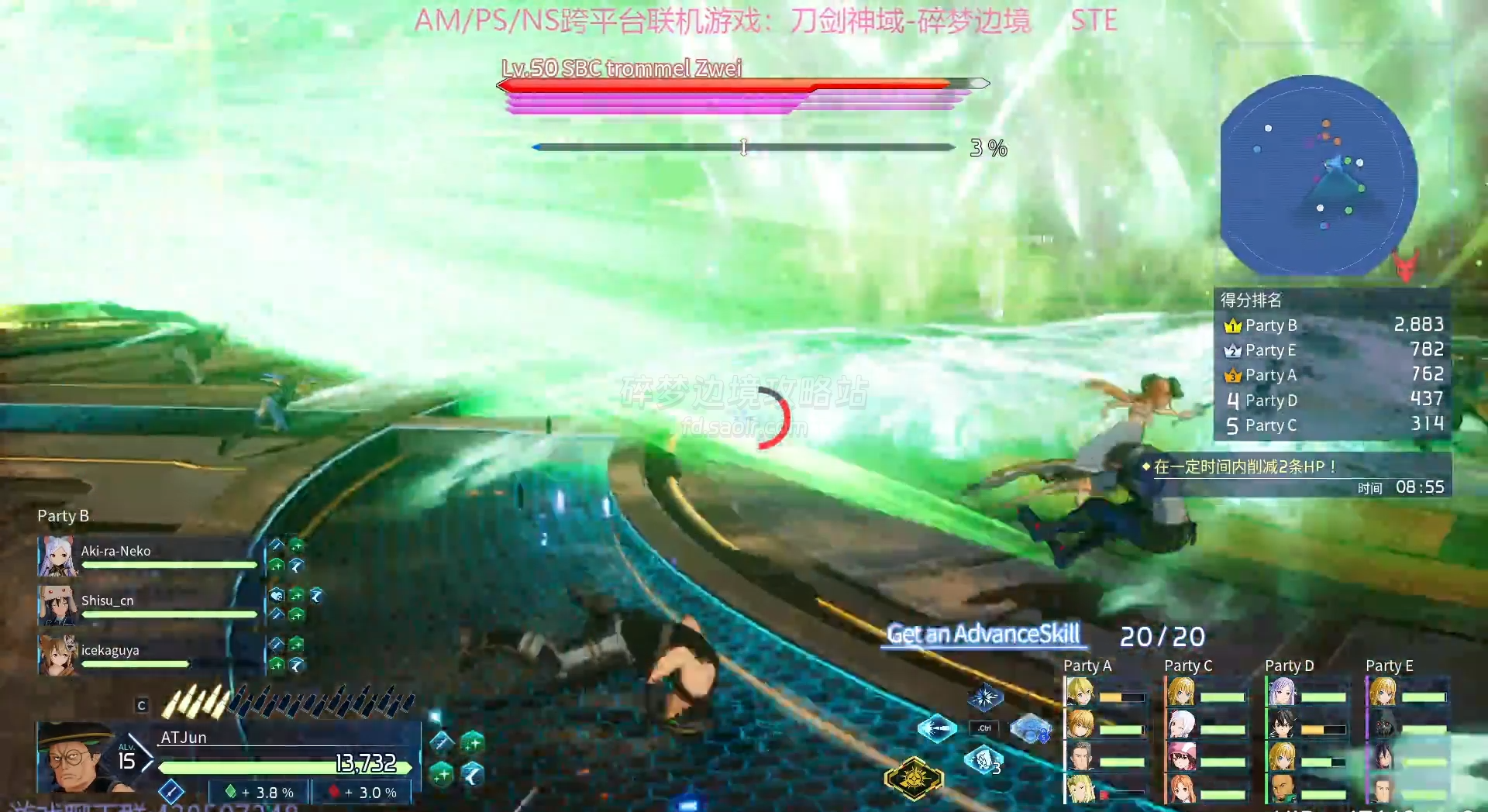Select the Party A member column header

click(x=1087, y=666)
